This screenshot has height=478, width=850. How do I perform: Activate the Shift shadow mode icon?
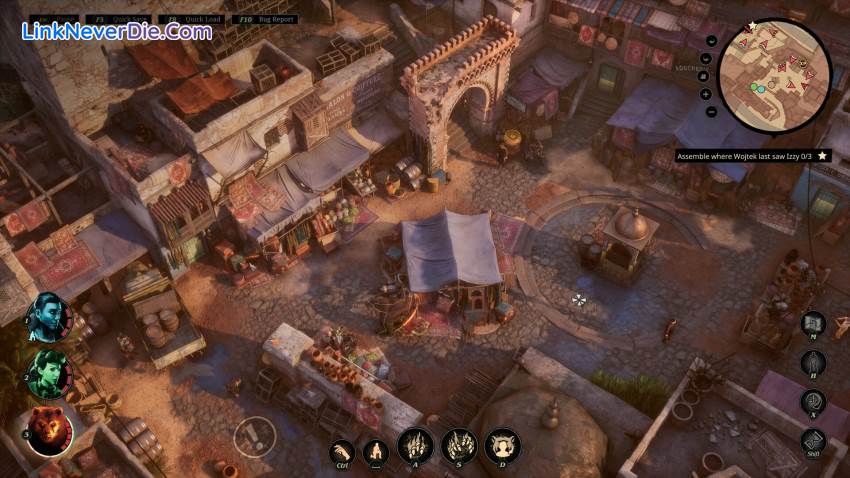(x=813, y=441)
